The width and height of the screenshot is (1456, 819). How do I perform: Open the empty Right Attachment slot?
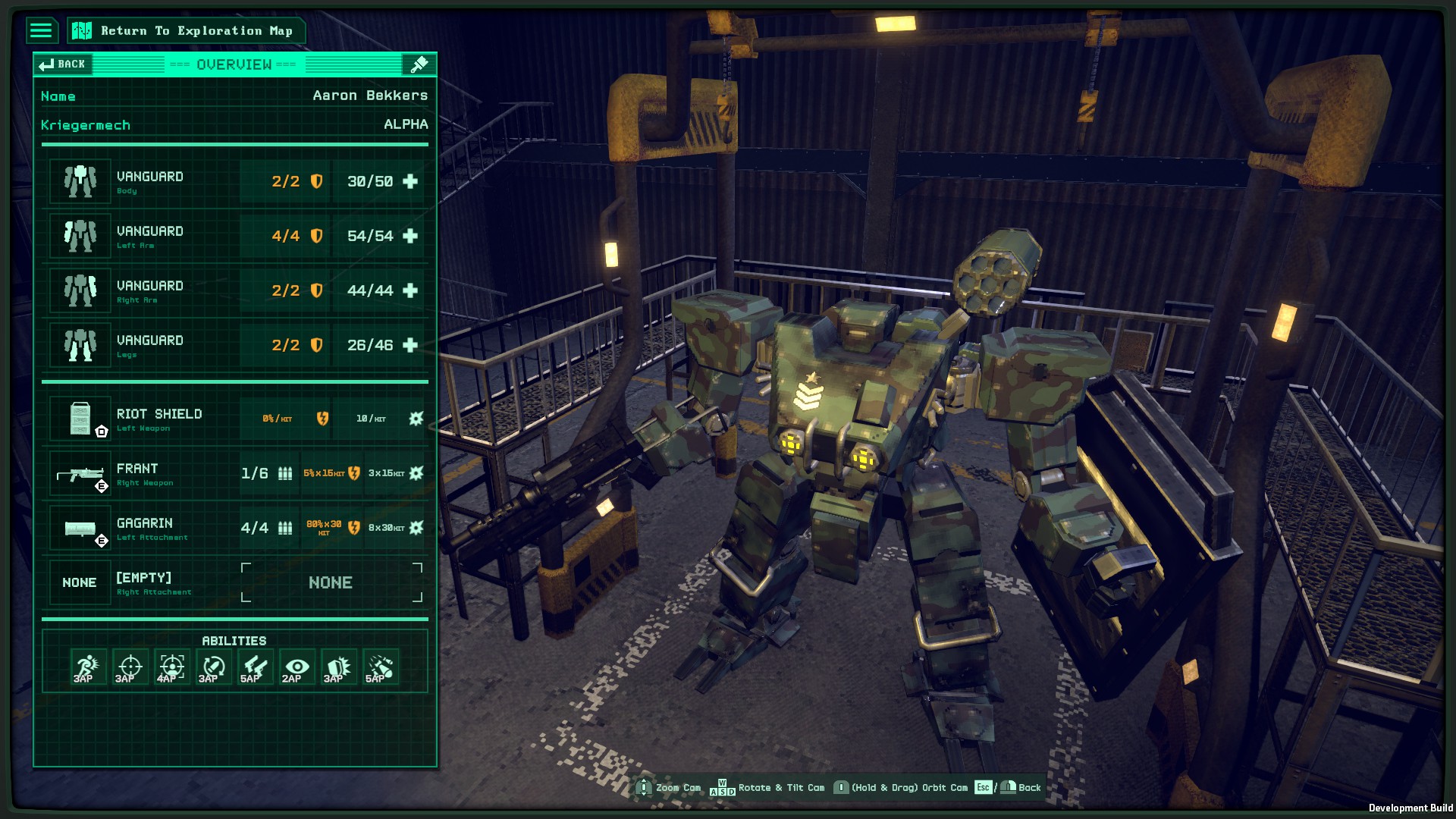tap(235, 582)
